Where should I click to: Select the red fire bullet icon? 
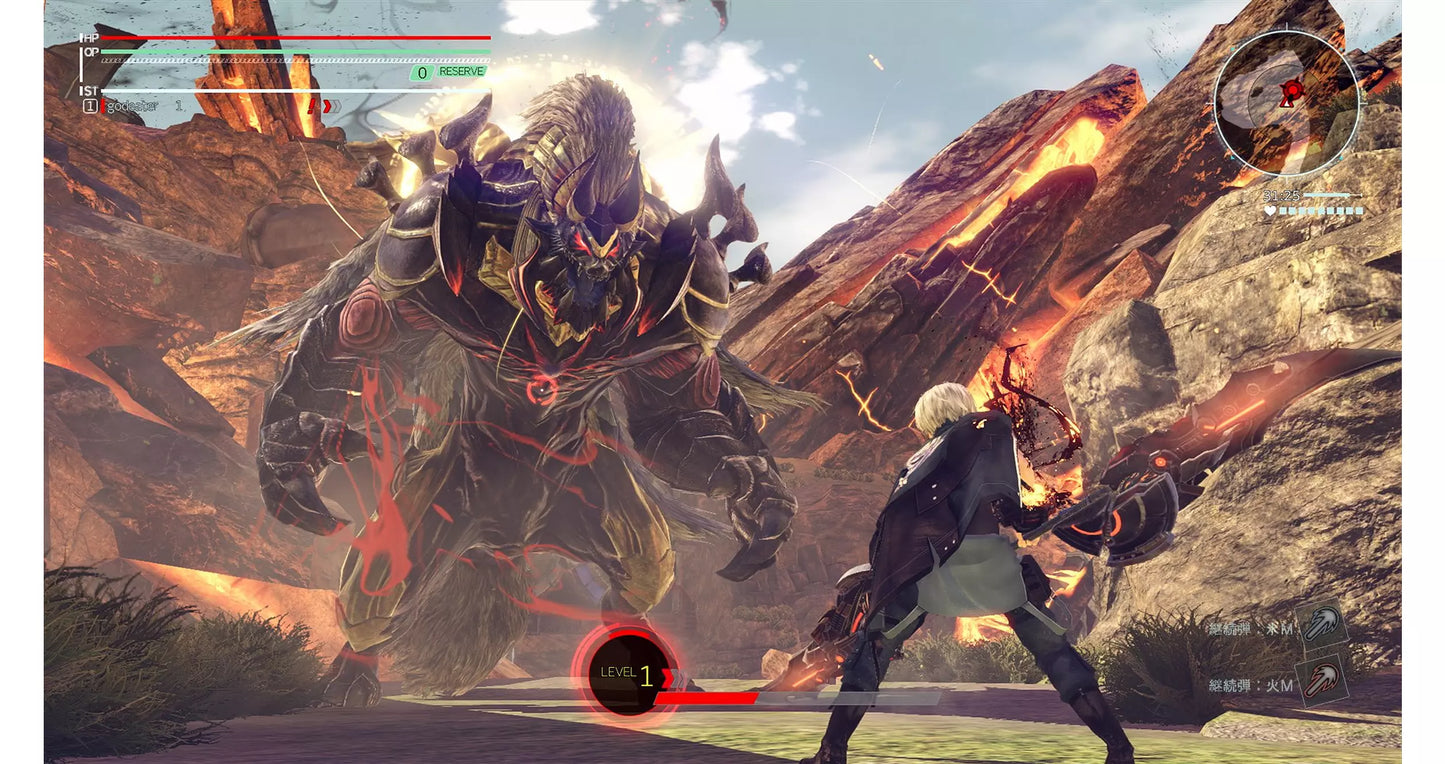(1322, 682)
